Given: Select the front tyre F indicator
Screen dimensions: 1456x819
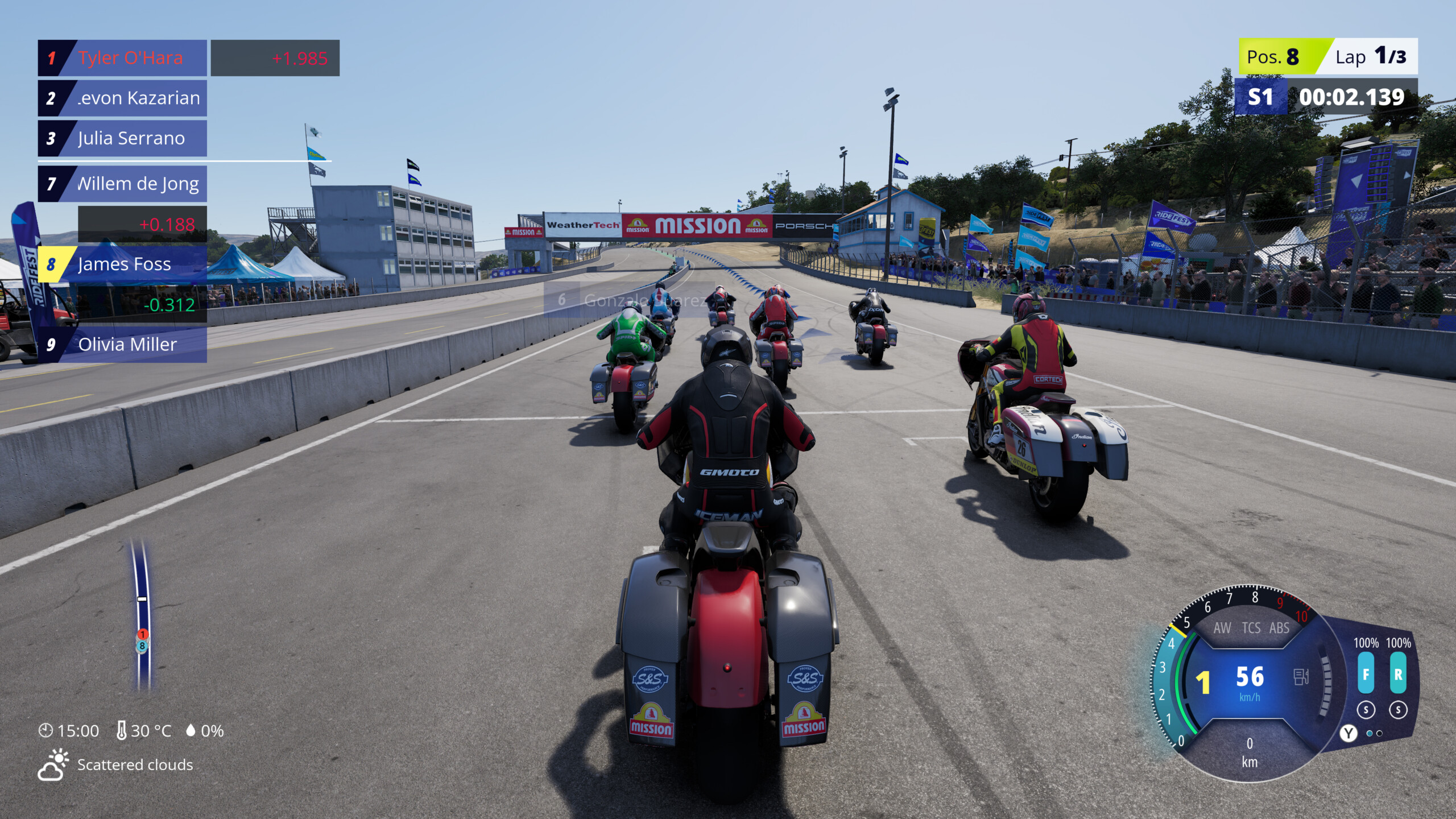Looking at the screenshot, I should click(1366, 674).
